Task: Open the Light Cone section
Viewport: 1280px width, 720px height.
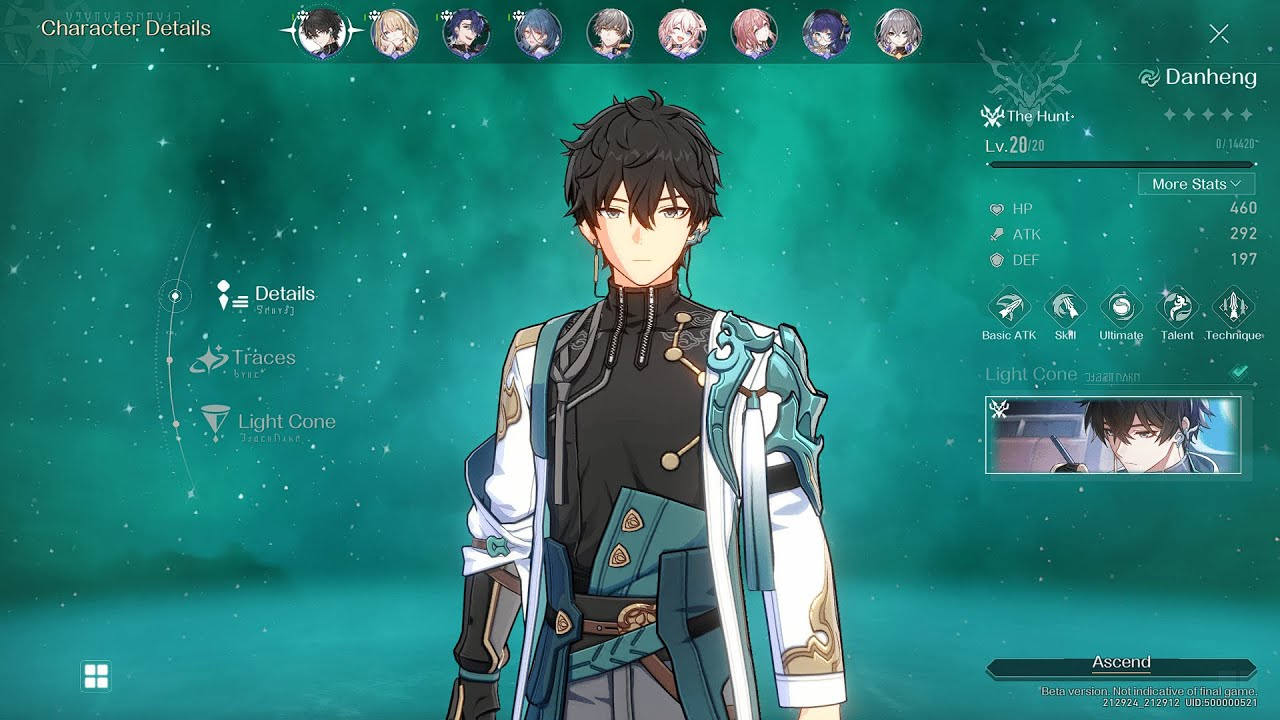Action: coord(274,422)
